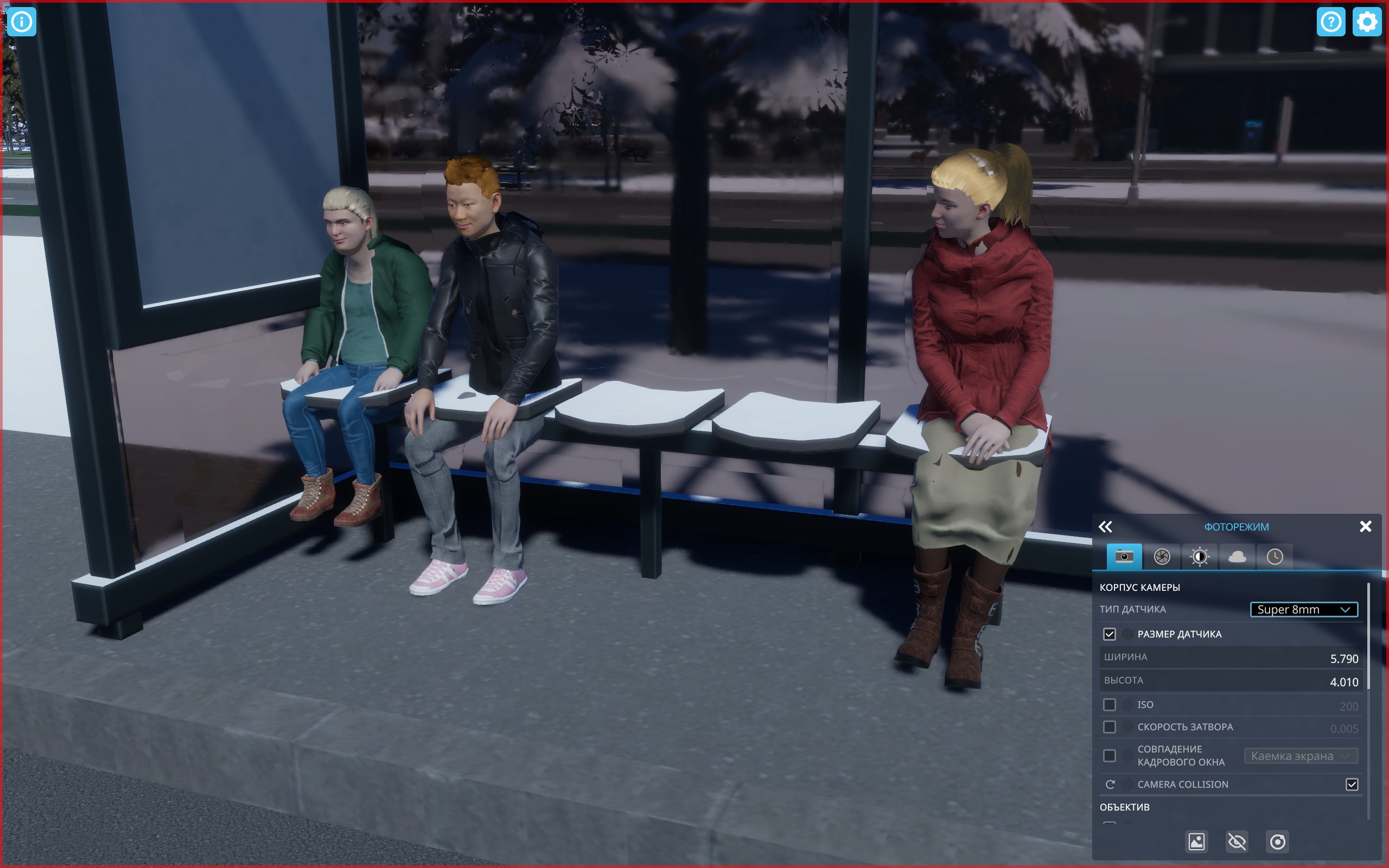Open the screenshot gallery icon
Viewport: 1389px width, 868px height.
click(1196, 841)
